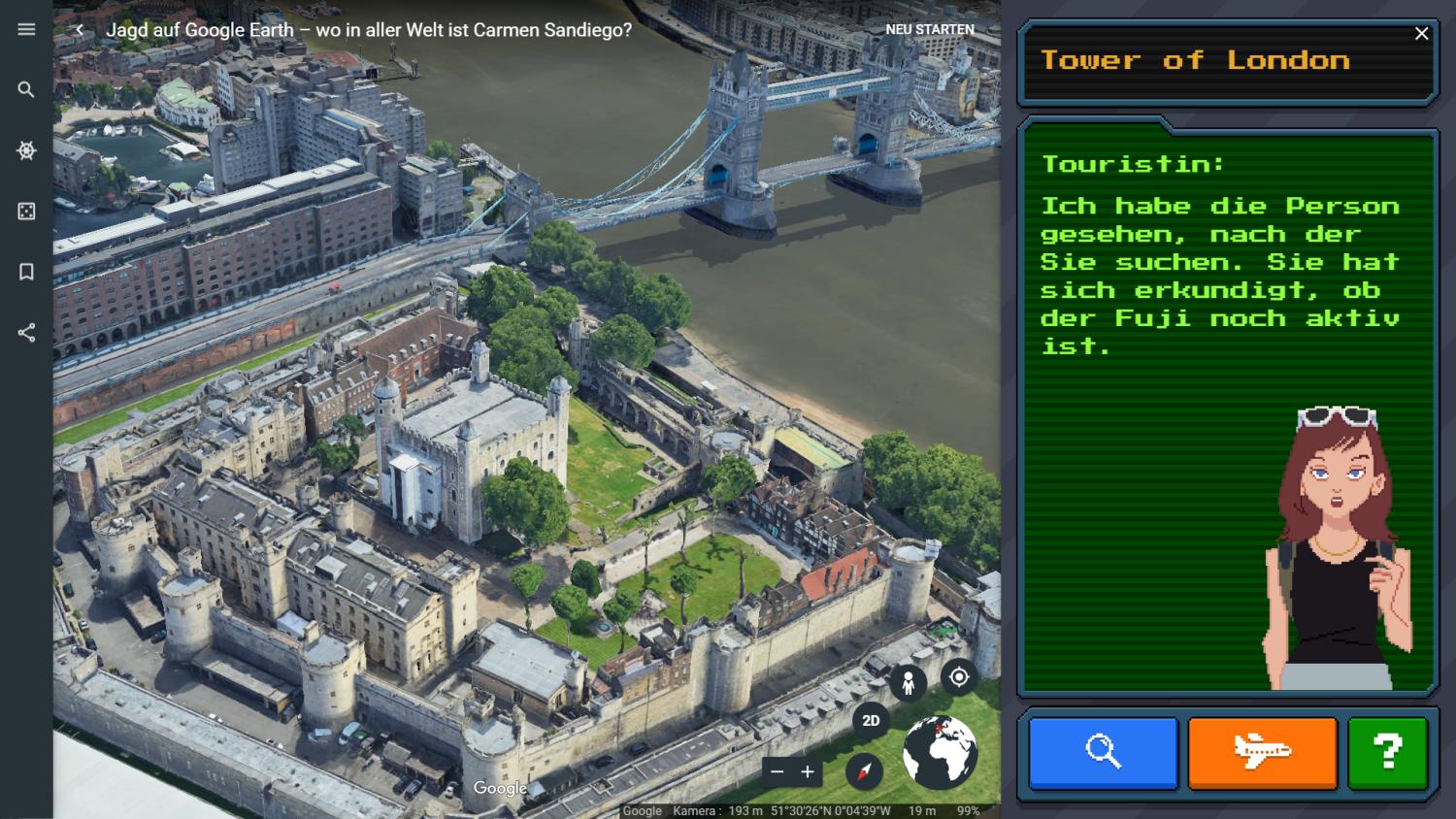Screen dimensions: 1456x819
Task: Go back using the arrow beside title
Action: [79, 30]
